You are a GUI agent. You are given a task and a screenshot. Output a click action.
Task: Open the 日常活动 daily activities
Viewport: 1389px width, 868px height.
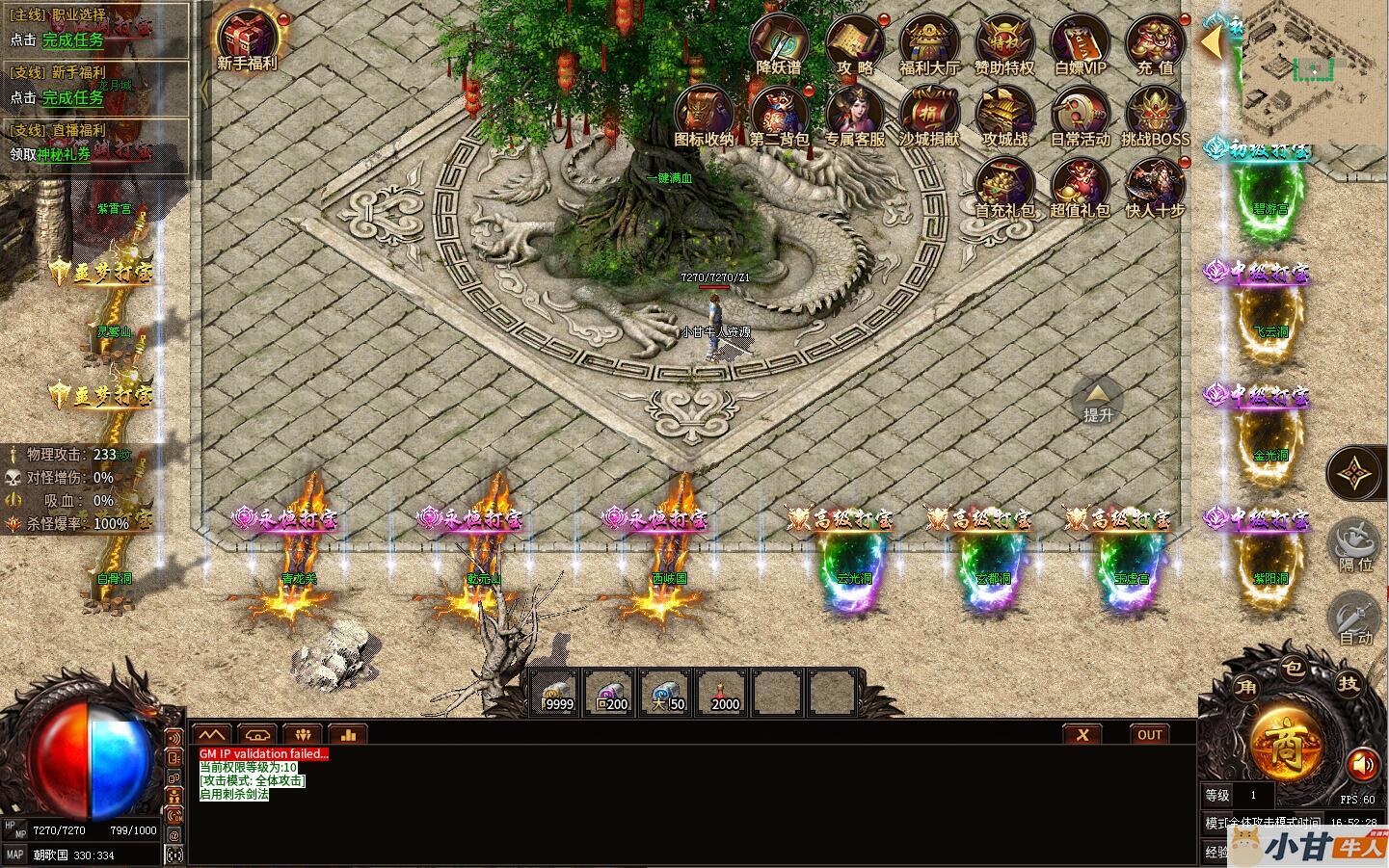pyautogui.click(x=1080, y=115)
